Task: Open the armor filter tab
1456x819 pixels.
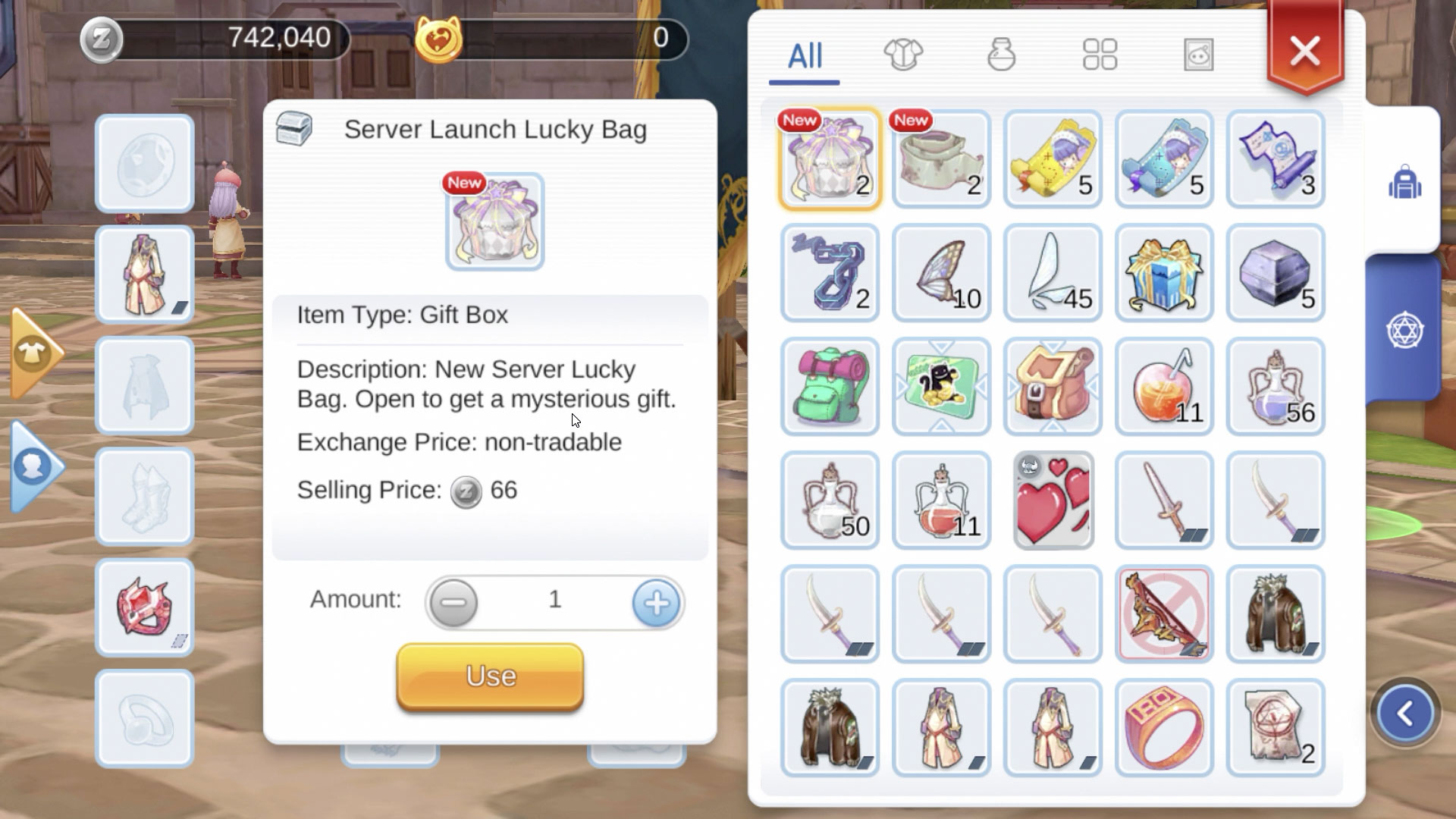Action: 904,54
